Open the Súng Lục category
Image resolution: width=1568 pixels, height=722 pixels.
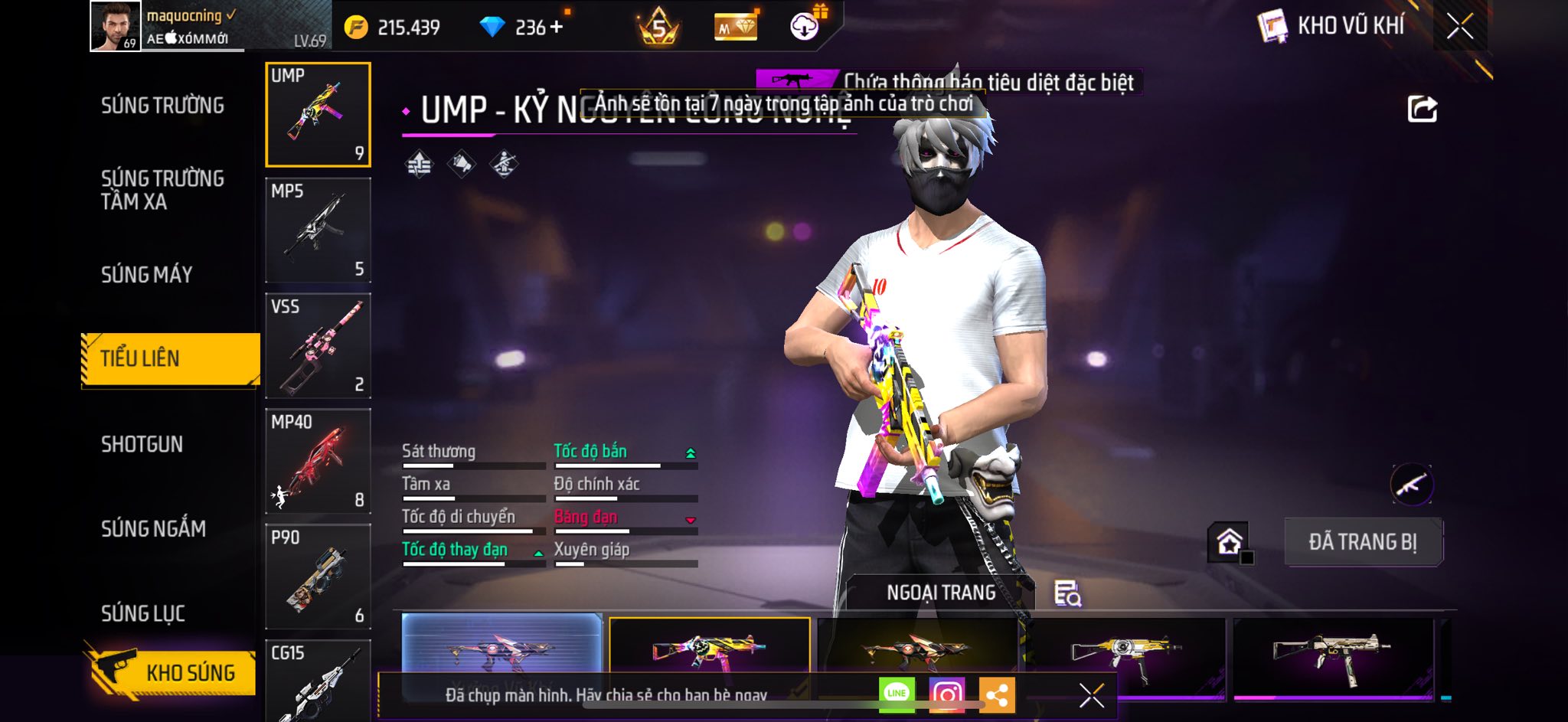point(143,613)
